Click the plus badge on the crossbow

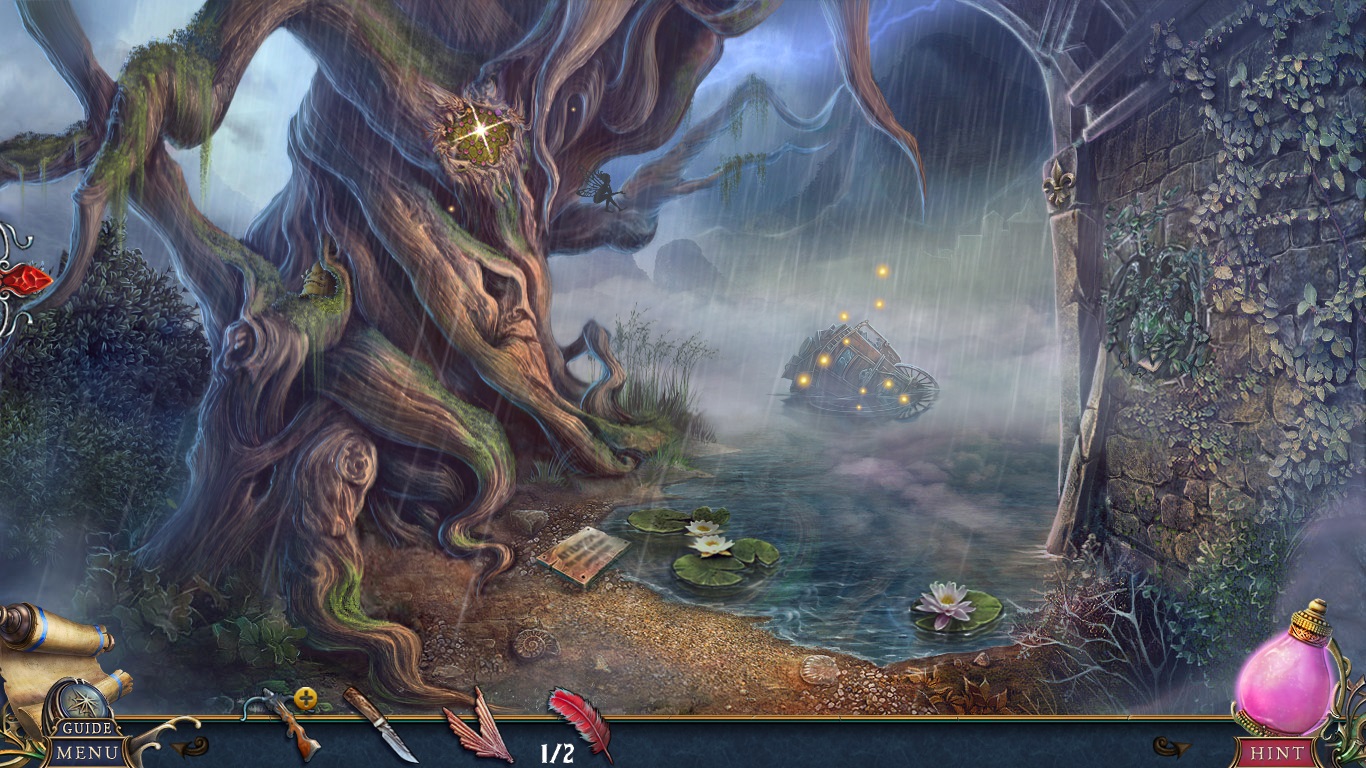tap(306, 699)
